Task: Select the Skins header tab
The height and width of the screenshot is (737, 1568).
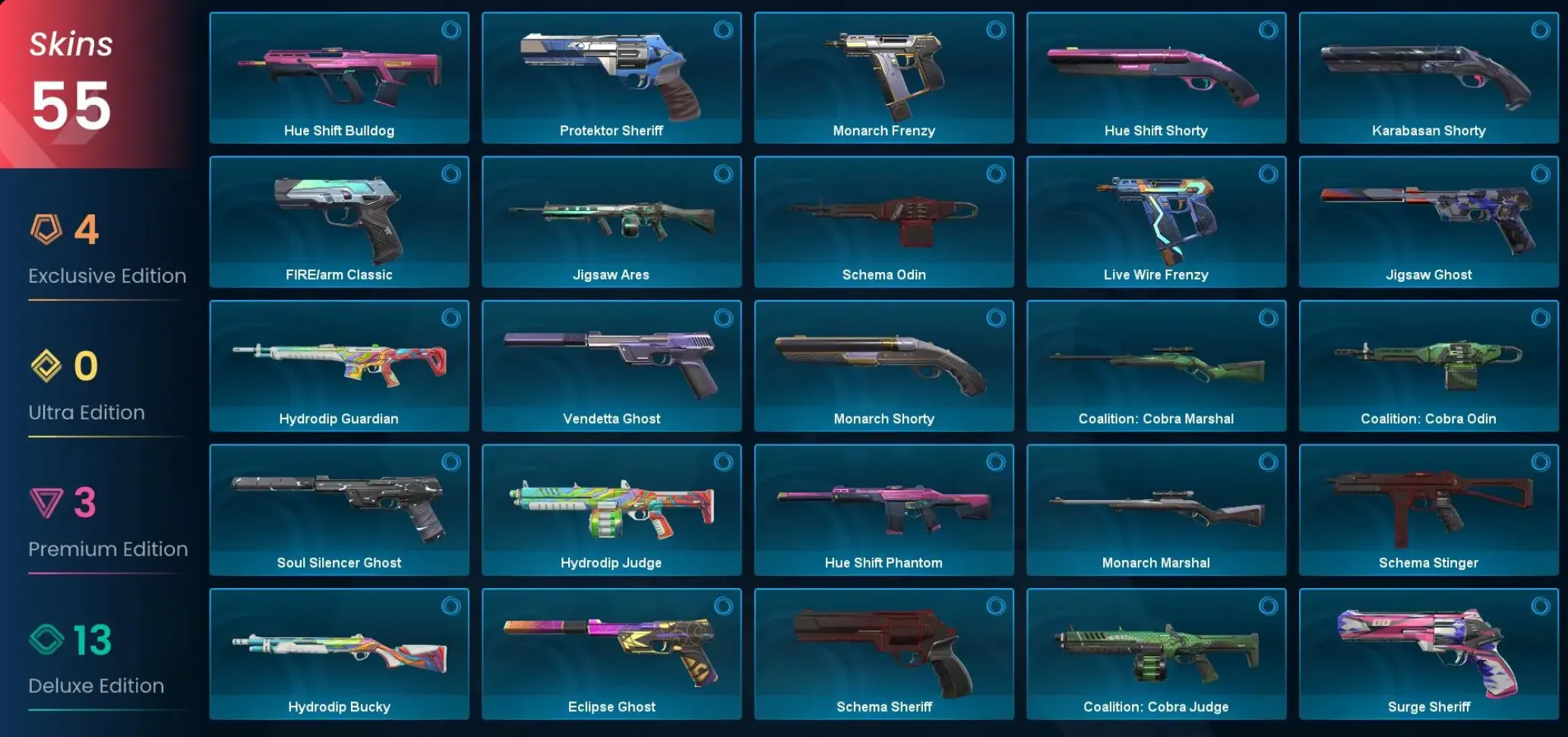Action: point(70,44)
